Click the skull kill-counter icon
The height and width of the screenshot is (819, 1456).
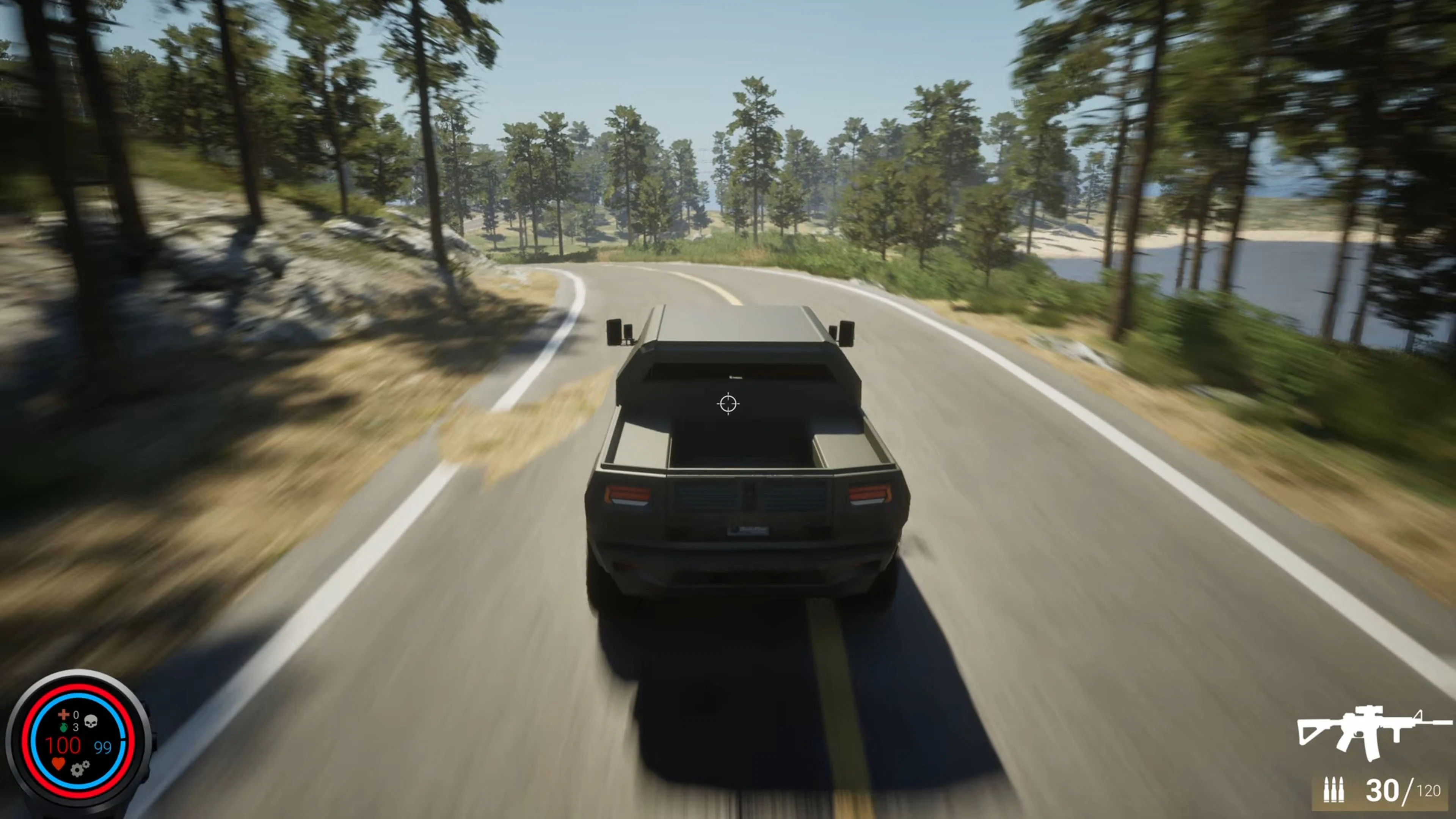[x=91, y=721]
